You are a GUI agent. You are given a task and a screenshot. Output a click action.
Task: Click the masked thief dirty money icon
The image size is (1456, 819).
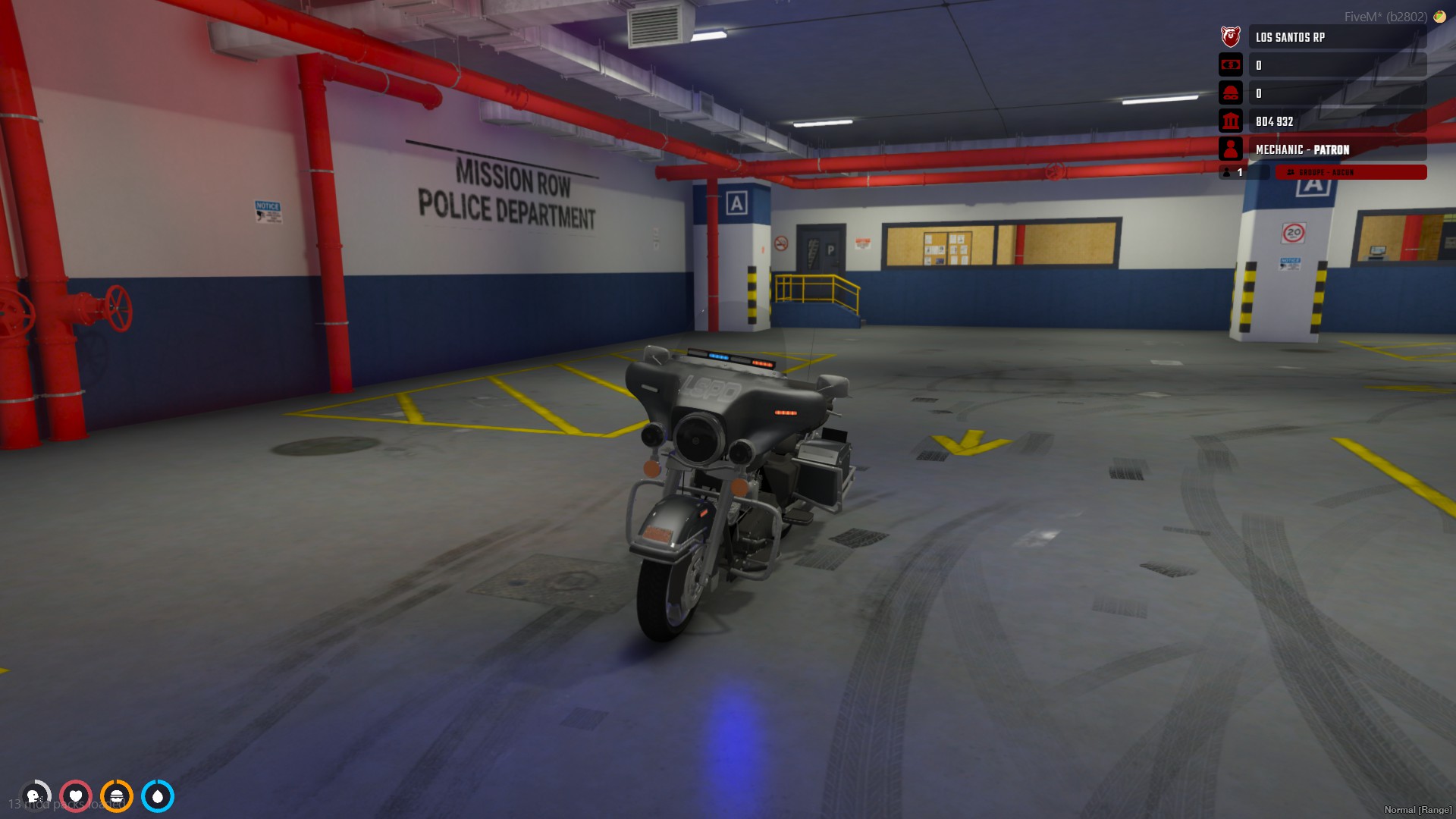(1230, 93)
